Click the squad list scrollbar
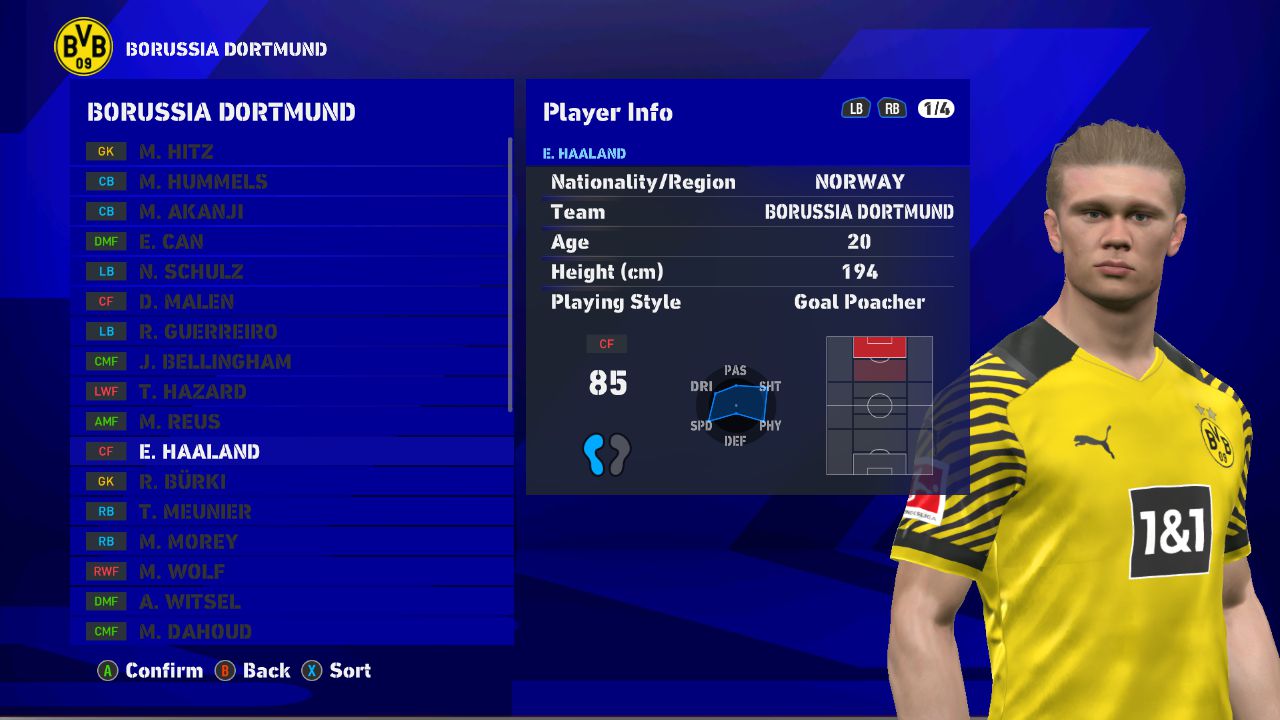 511,275
